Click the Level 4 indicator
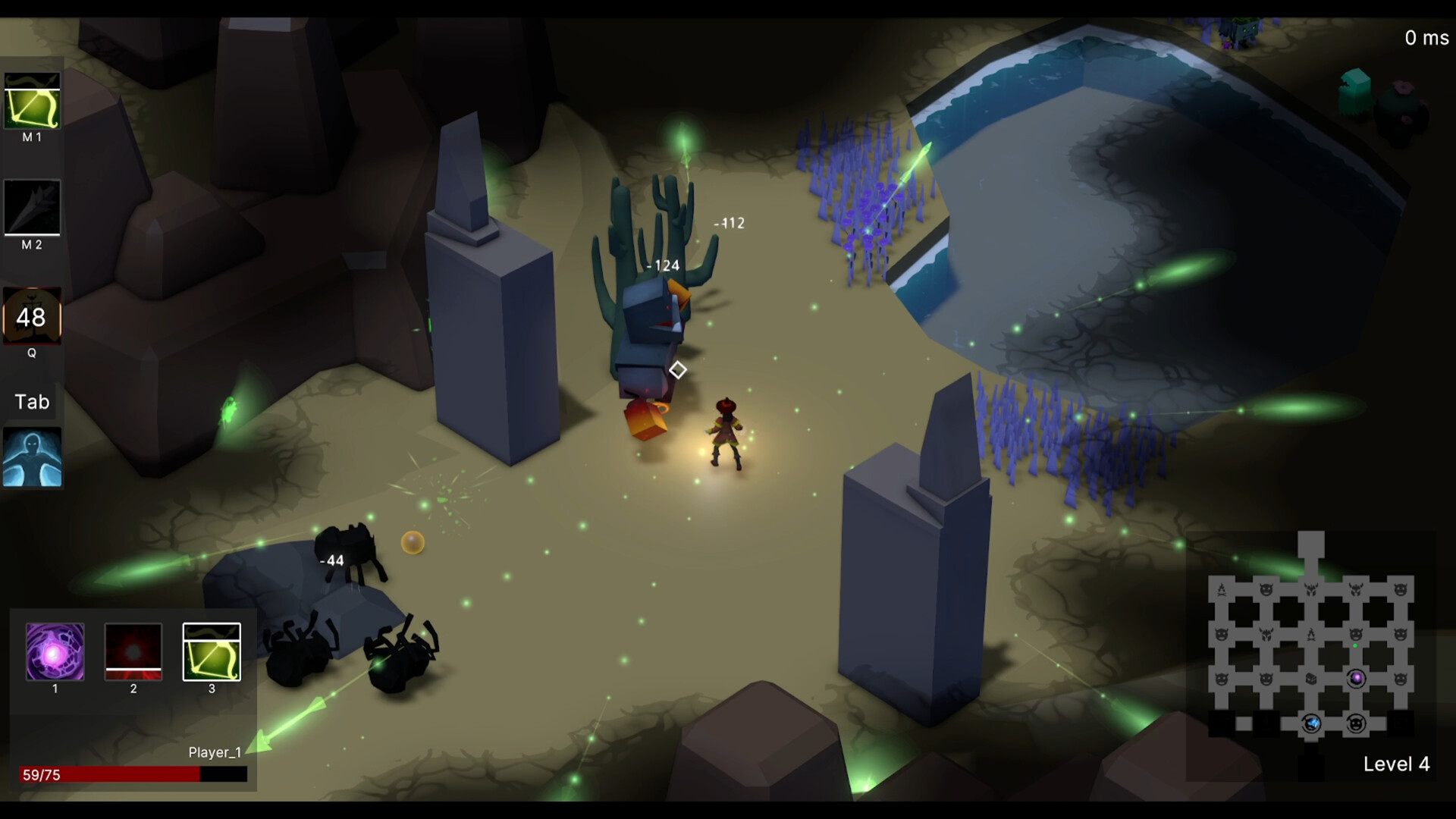The width and height of the screenshot is (1456, 819). coord(1396,764)
